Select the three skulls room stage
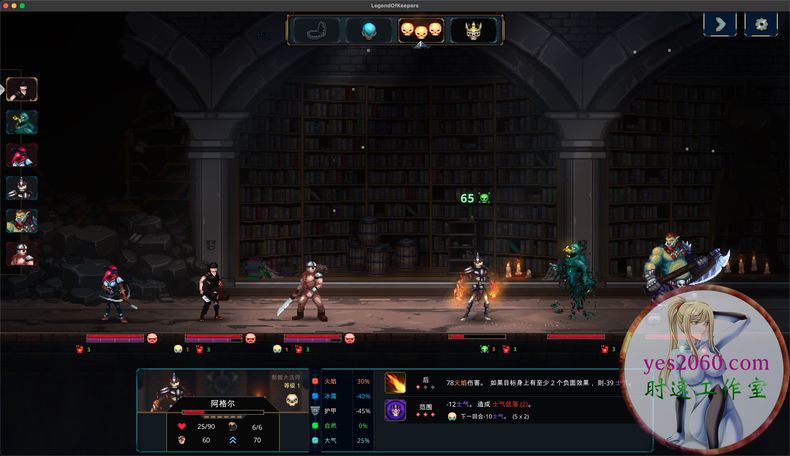This screenshot has width=790, height=456. click(421, 30)
